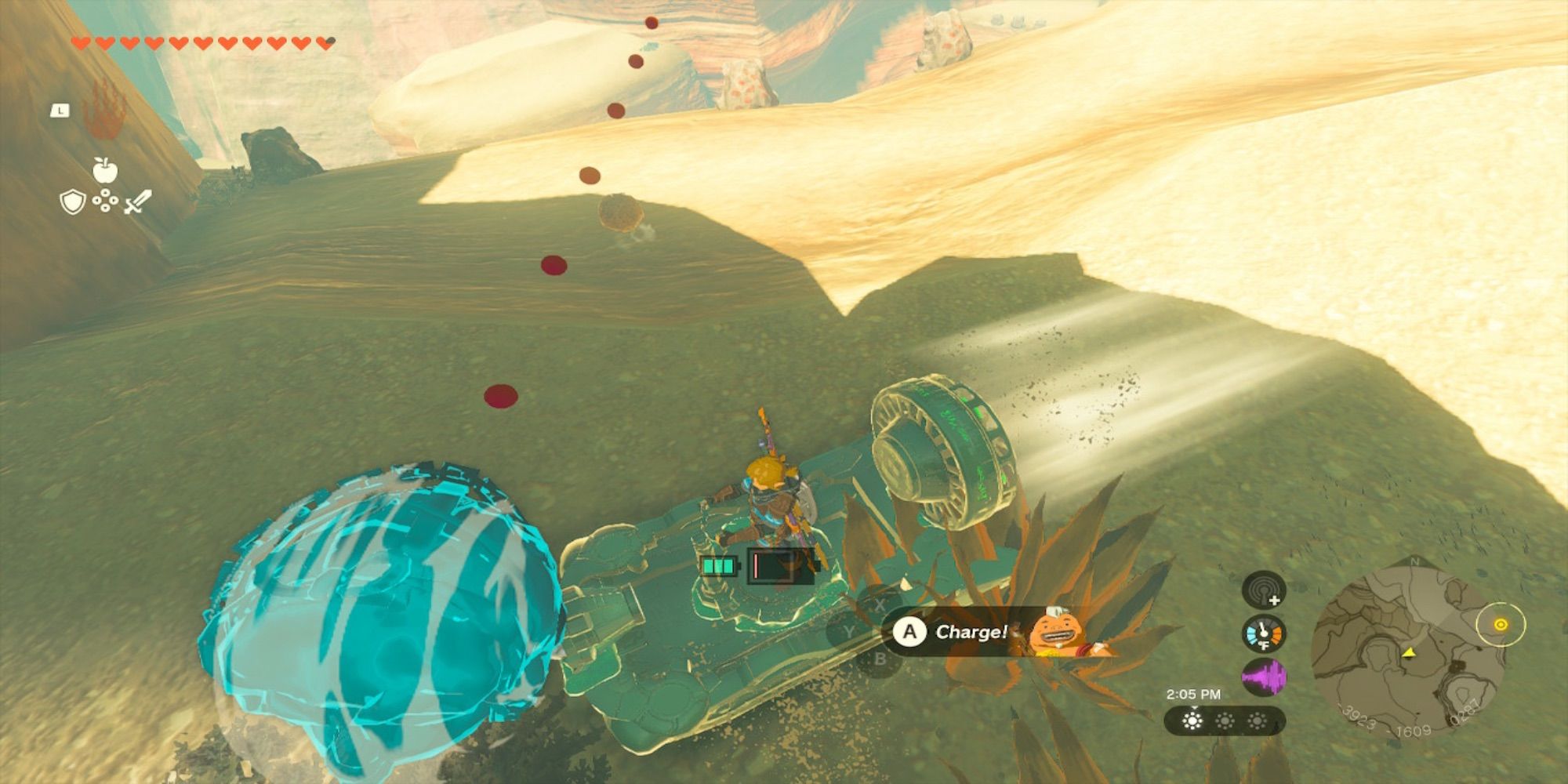Click the temperature gauge icon
Viewport: 1568px width, 784px height.
point(1264,634)
